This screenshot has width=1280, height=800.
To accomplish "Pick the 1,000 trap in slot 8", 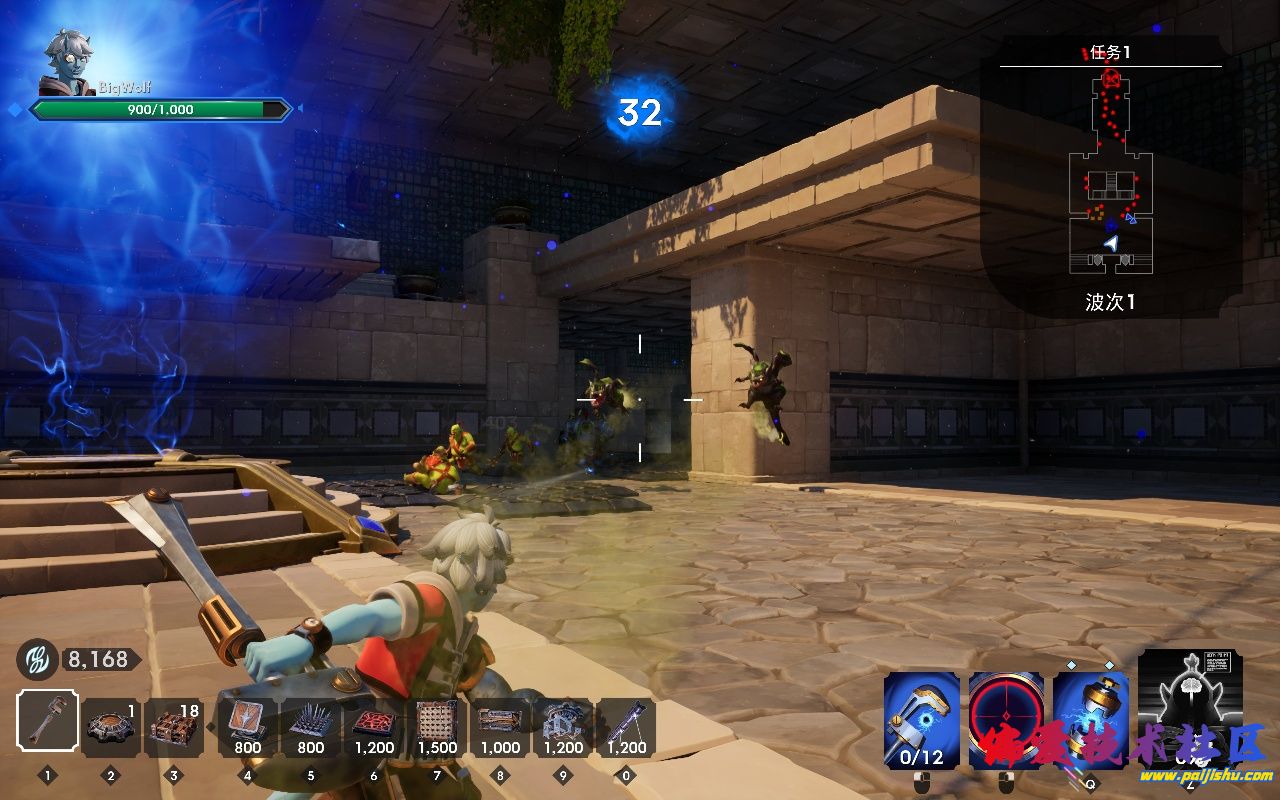I will pyautogui.click(x=500, y=727).
